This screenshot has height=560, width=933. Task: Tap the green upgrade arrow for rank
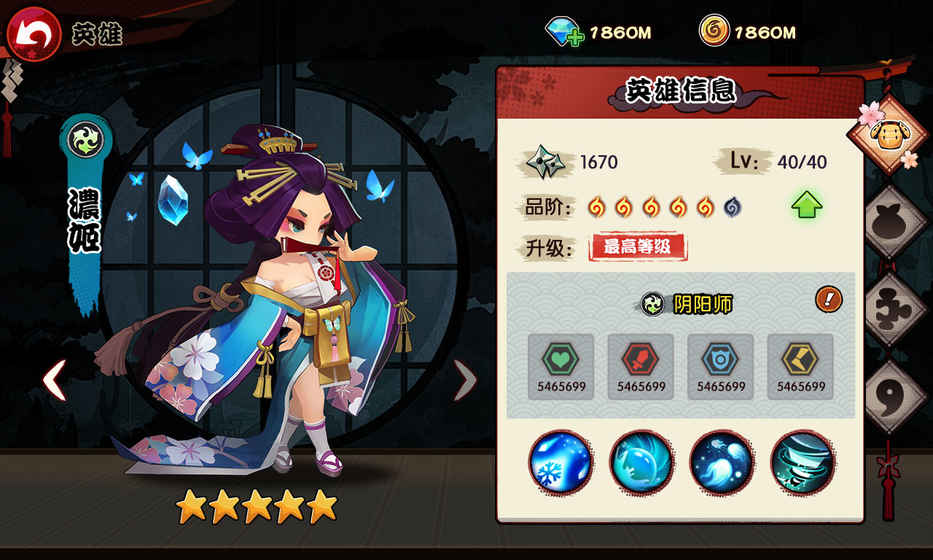click(x=806, y=206)
